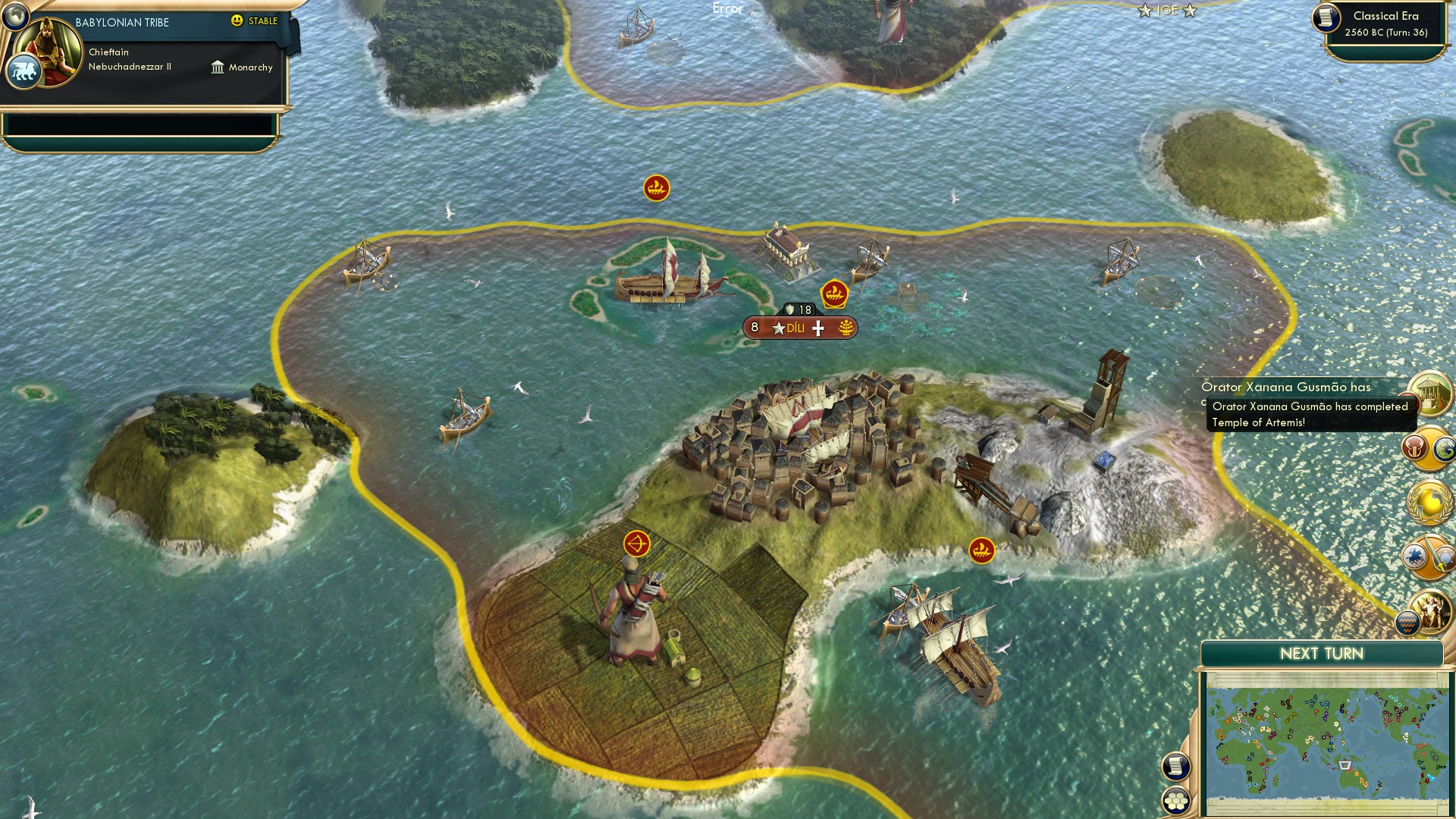This screenshot has width=1456, height=819.
Task: Click the Monarchy government icon in the leader panel
Action: [x=218, y=67]
